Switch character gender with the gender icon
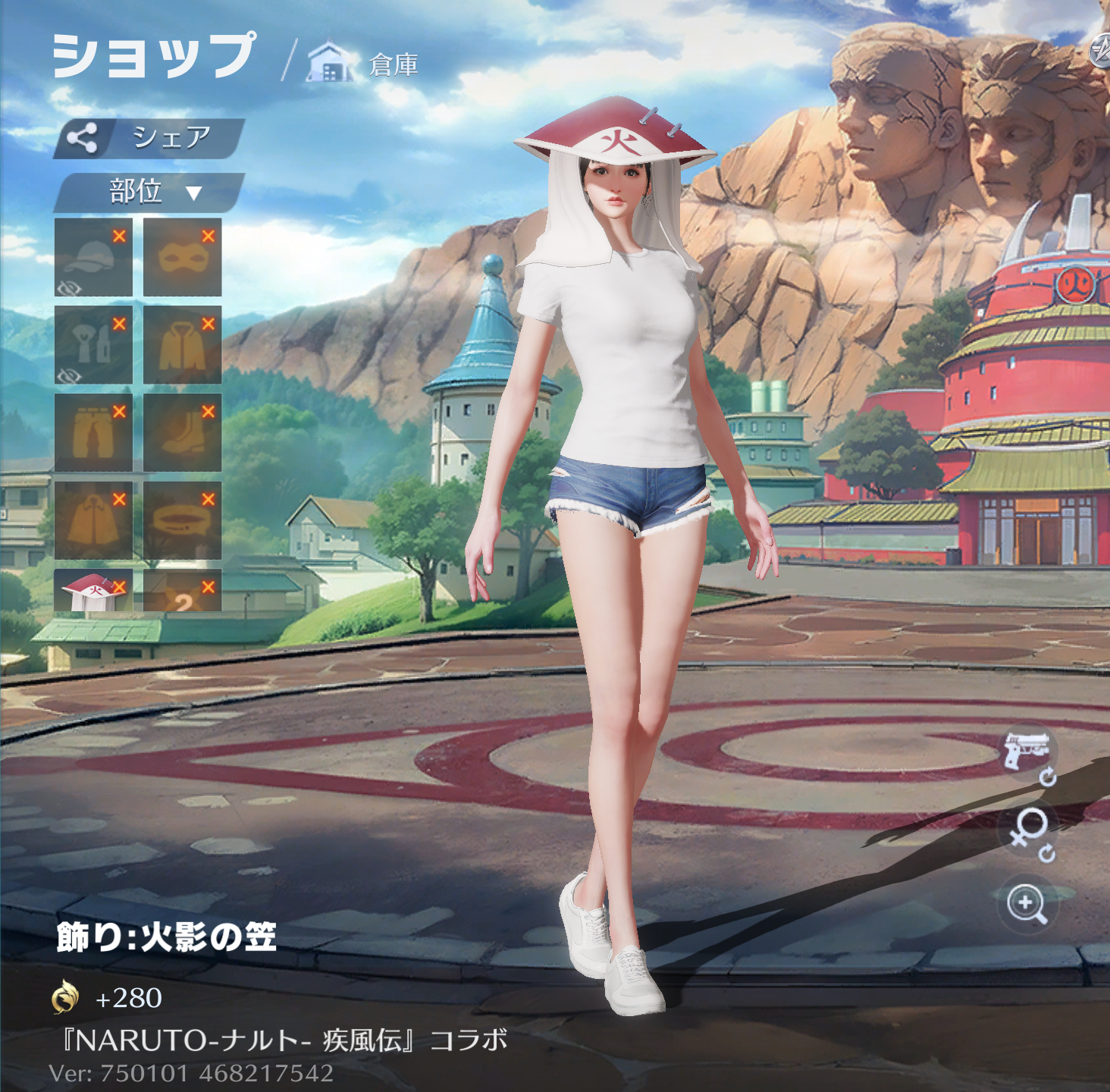Image resolution: width=1110 pixels, height=1092 pixels. [x=1029, y=831]
